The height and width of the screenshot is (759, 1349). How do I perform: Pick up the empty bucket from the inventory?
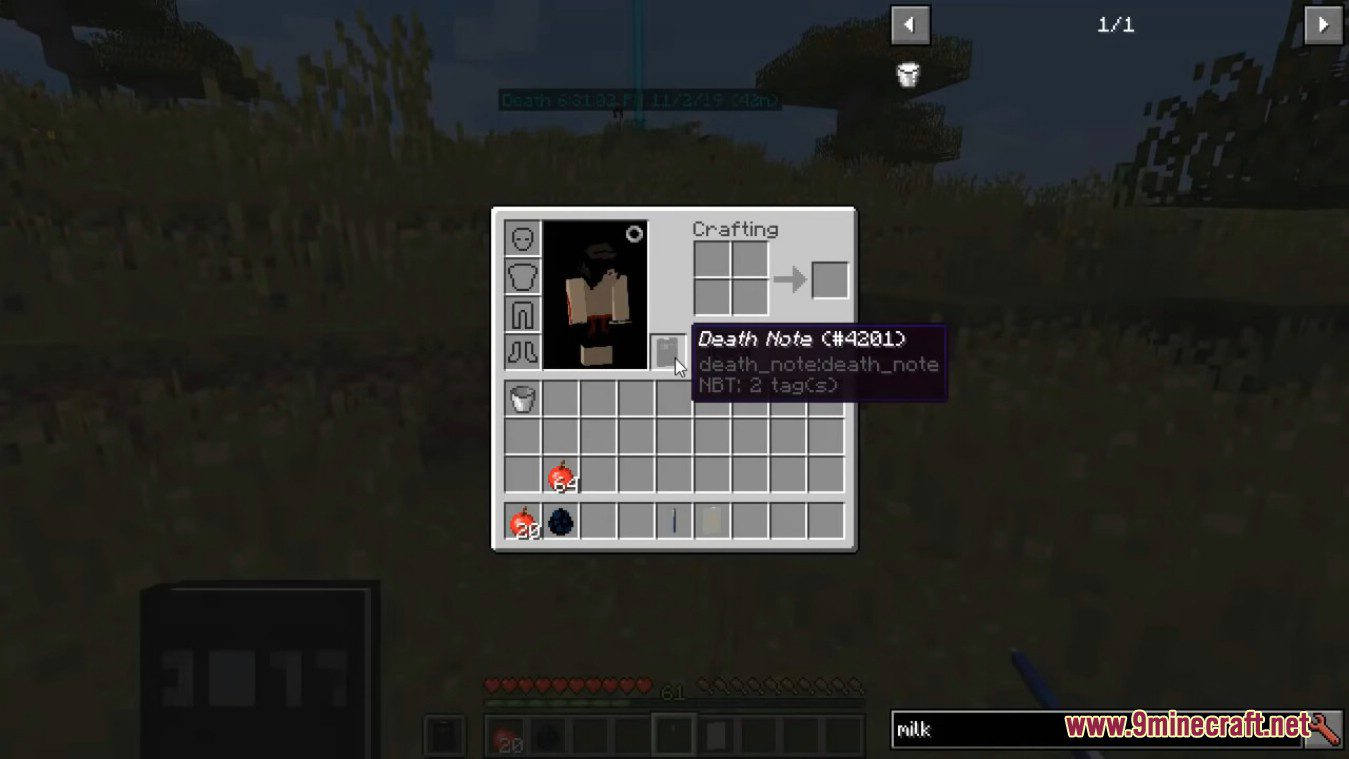521,397
